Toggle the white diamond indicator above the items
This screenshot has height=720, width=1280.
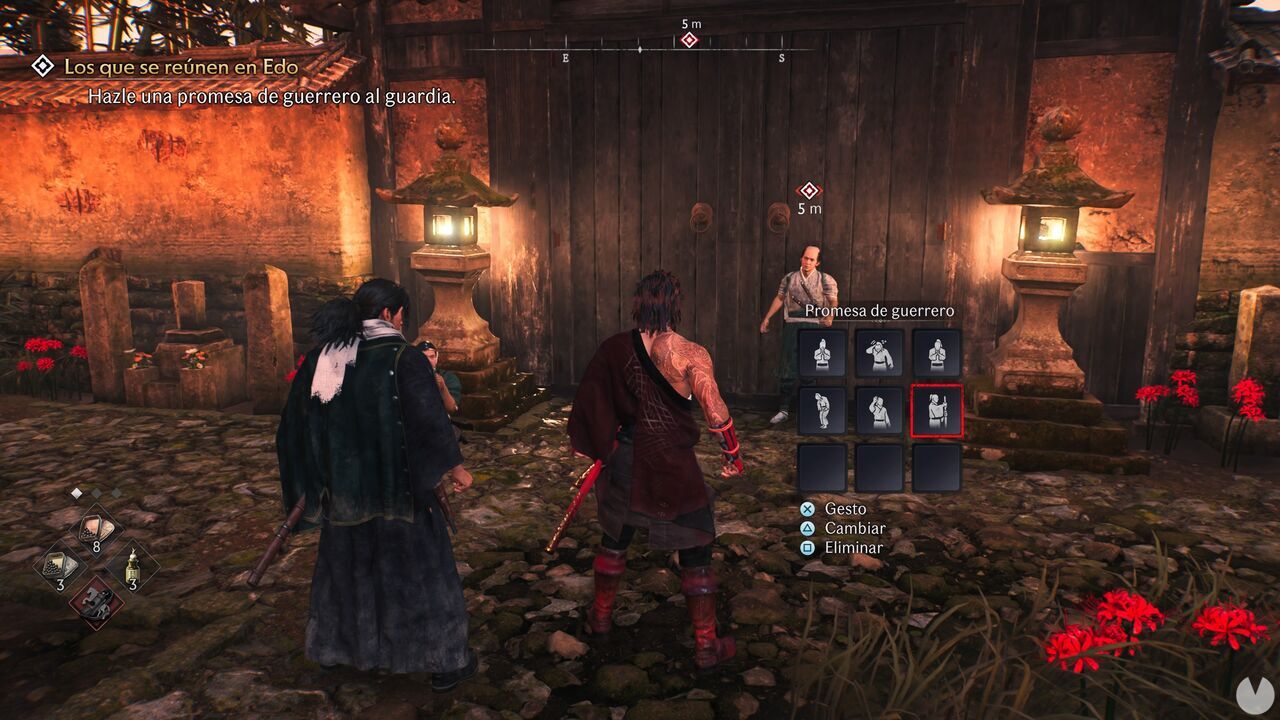[x=77, y=492]
